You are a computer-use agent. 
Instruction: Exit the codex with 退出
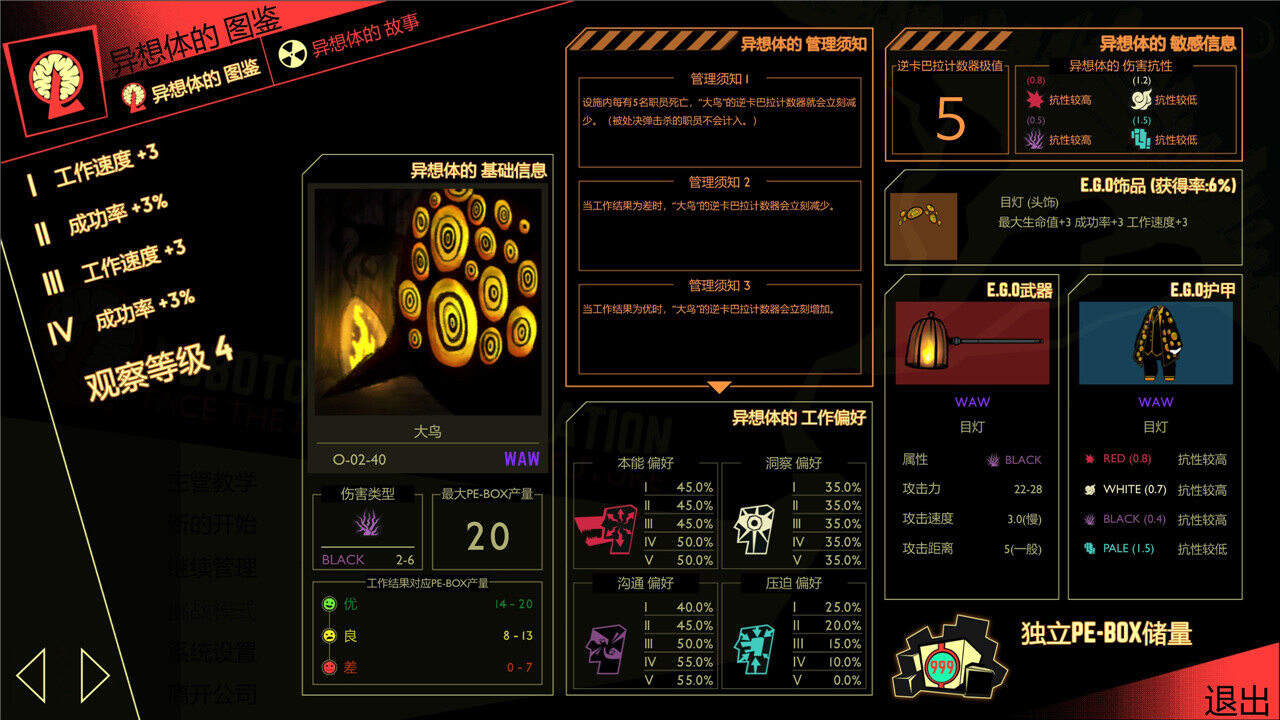(x=1237, y=700)
